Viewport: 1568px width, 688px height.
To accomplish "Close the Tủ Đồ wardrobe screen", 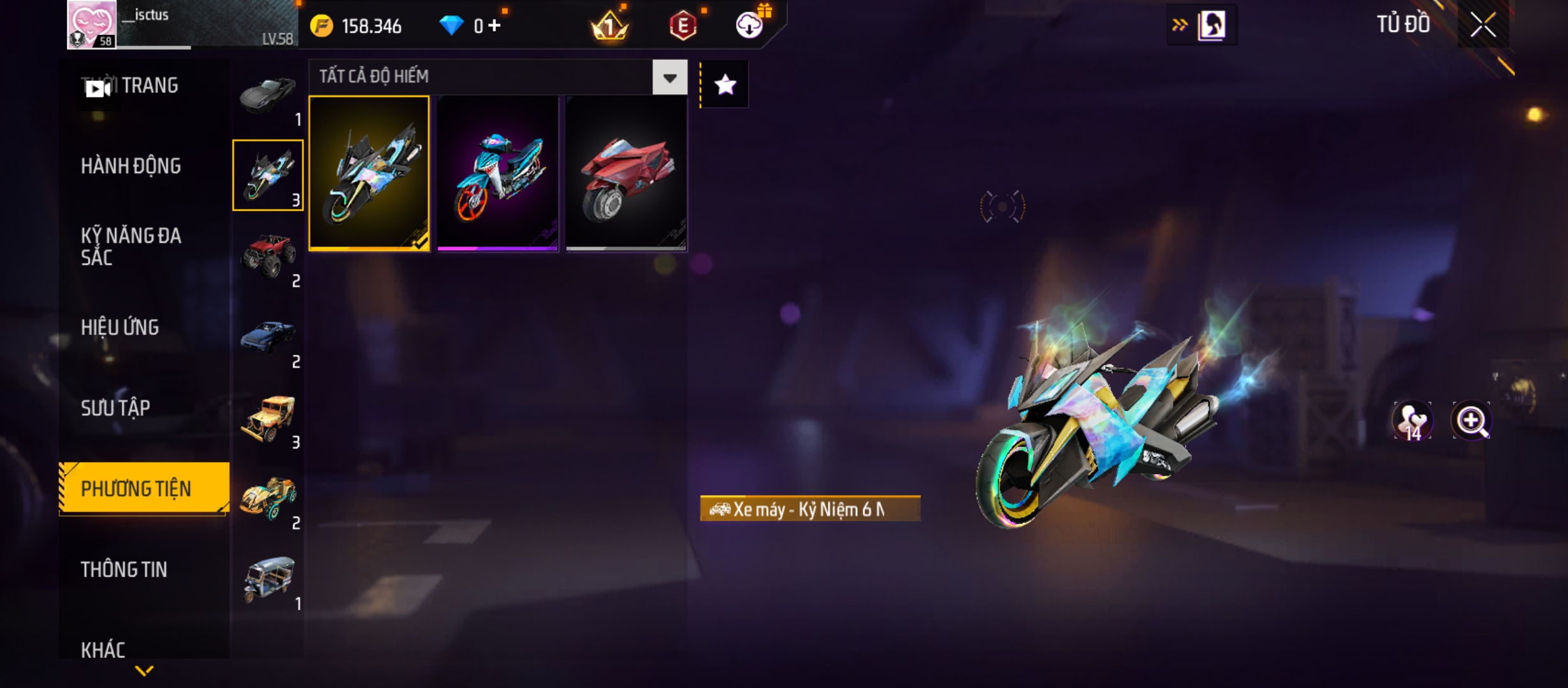I will 1483,25.
